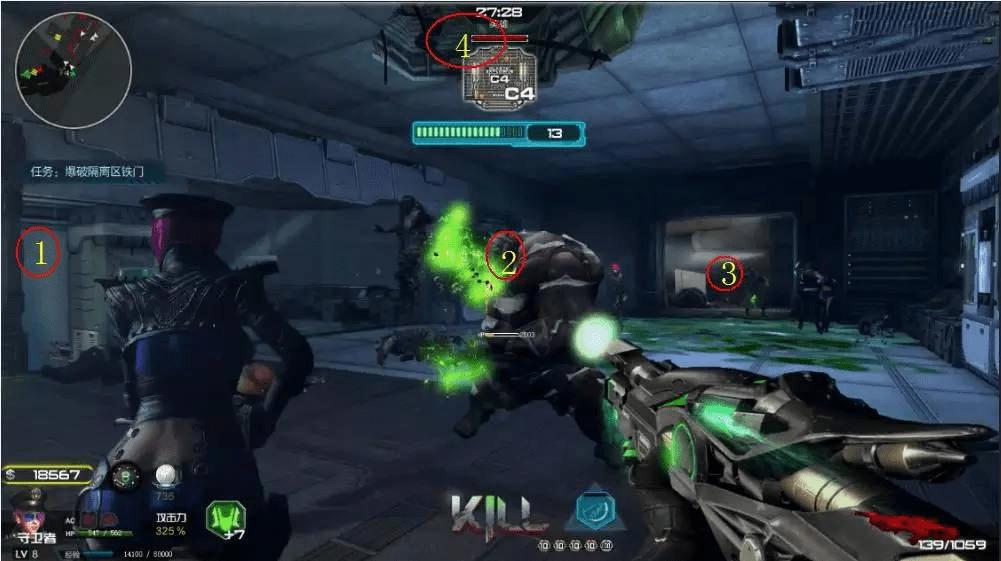1001x561 pixels.
Task: Select the round green dollar coin icon
Action: 124,477
